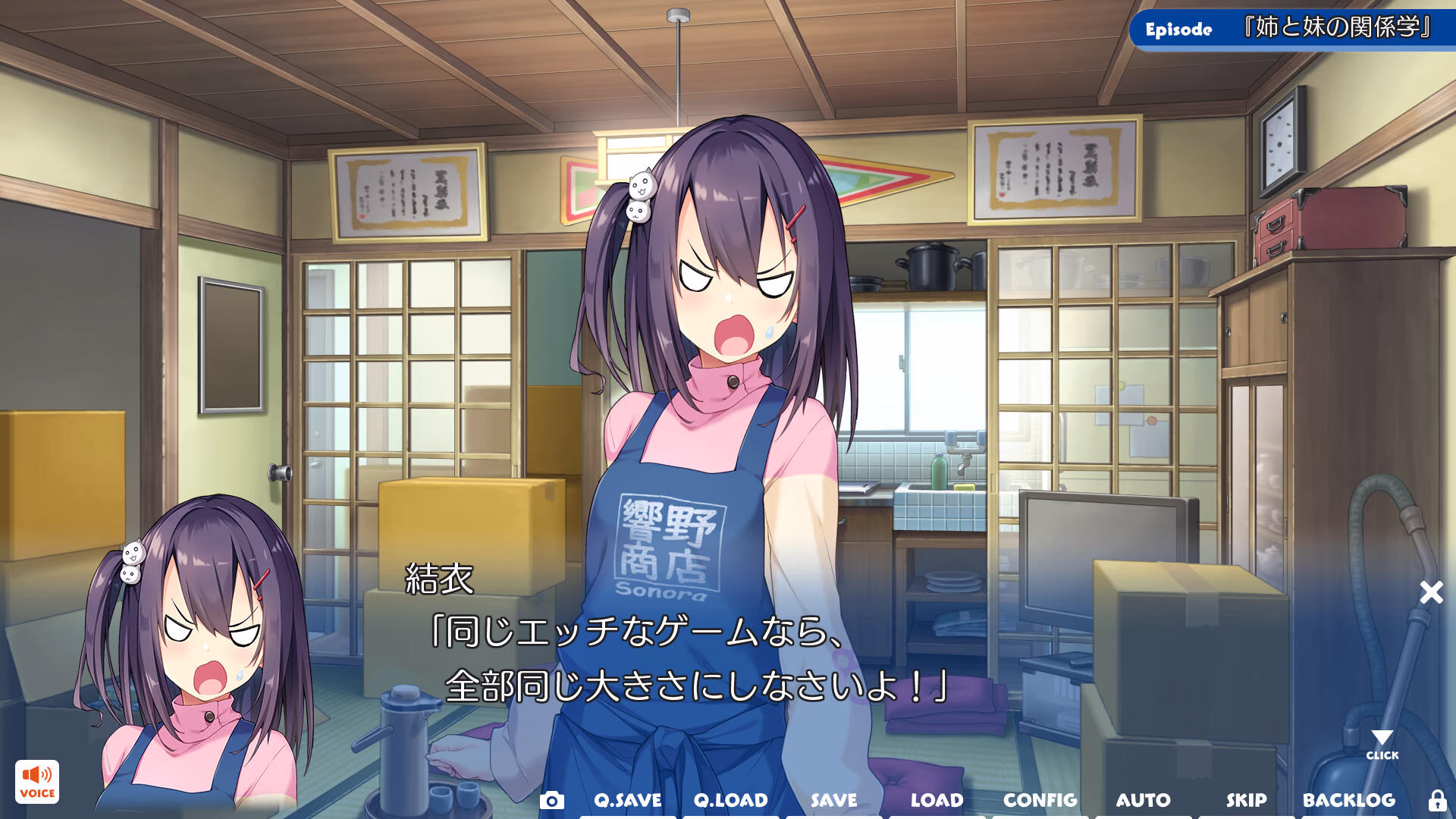This screenshot has width=1456, height=819.
Task: Activate SKIP mode
Action: click(x=1246, y=800)
